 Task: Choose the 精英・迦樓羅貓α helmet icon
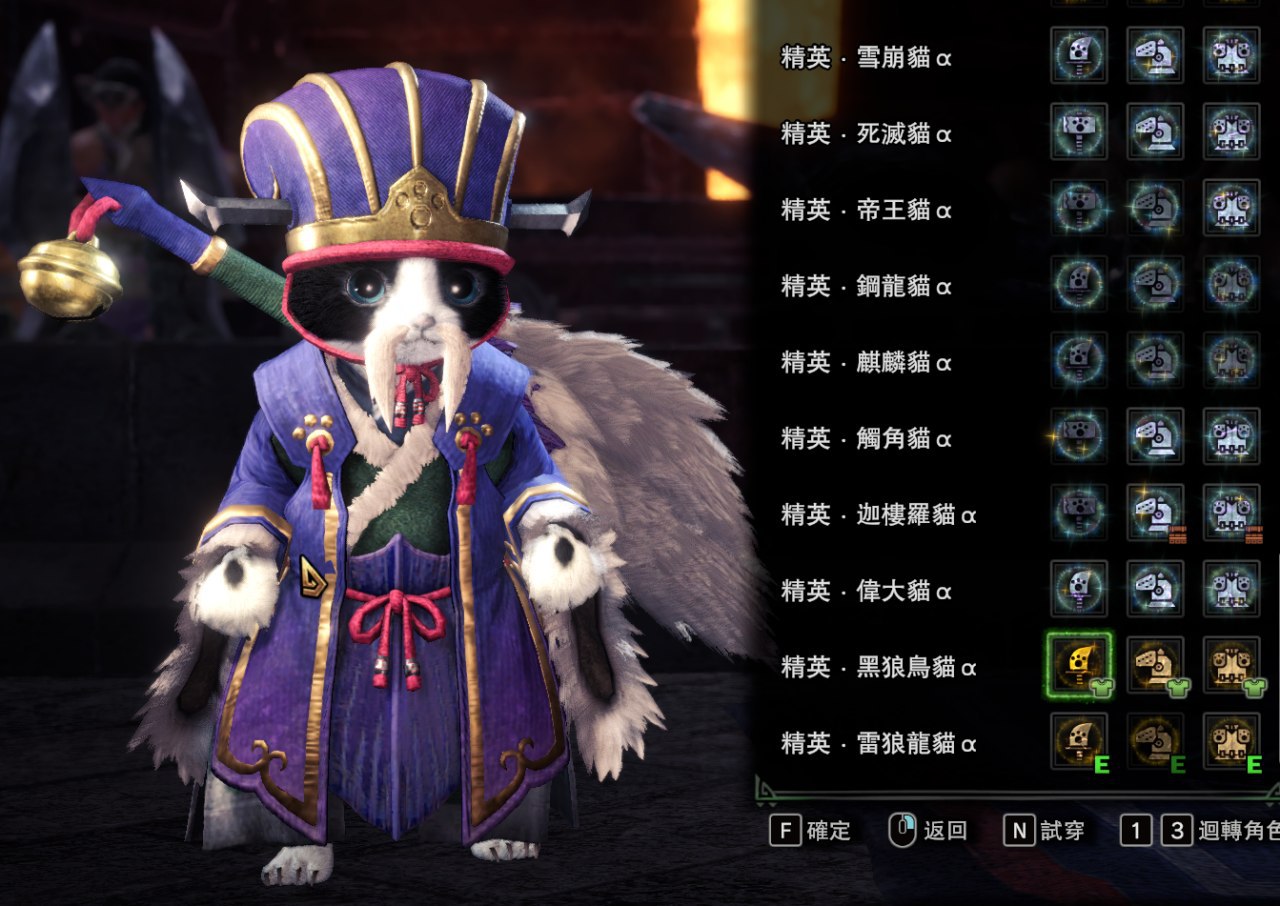(x=1155, y=512)
